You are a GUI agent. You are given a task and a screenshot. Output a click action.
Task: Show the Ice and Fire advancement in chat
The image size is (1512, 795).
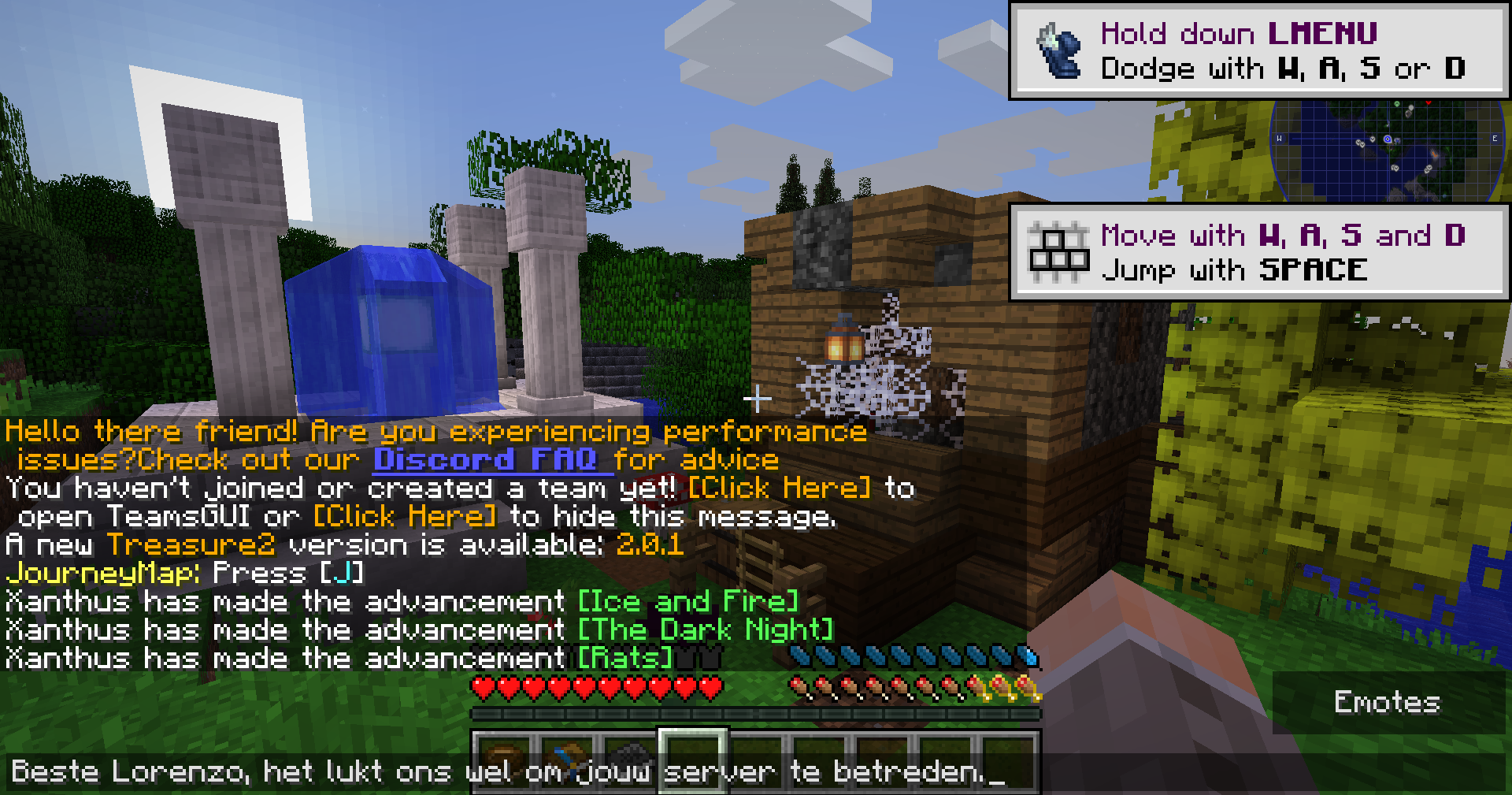point(688,602)
